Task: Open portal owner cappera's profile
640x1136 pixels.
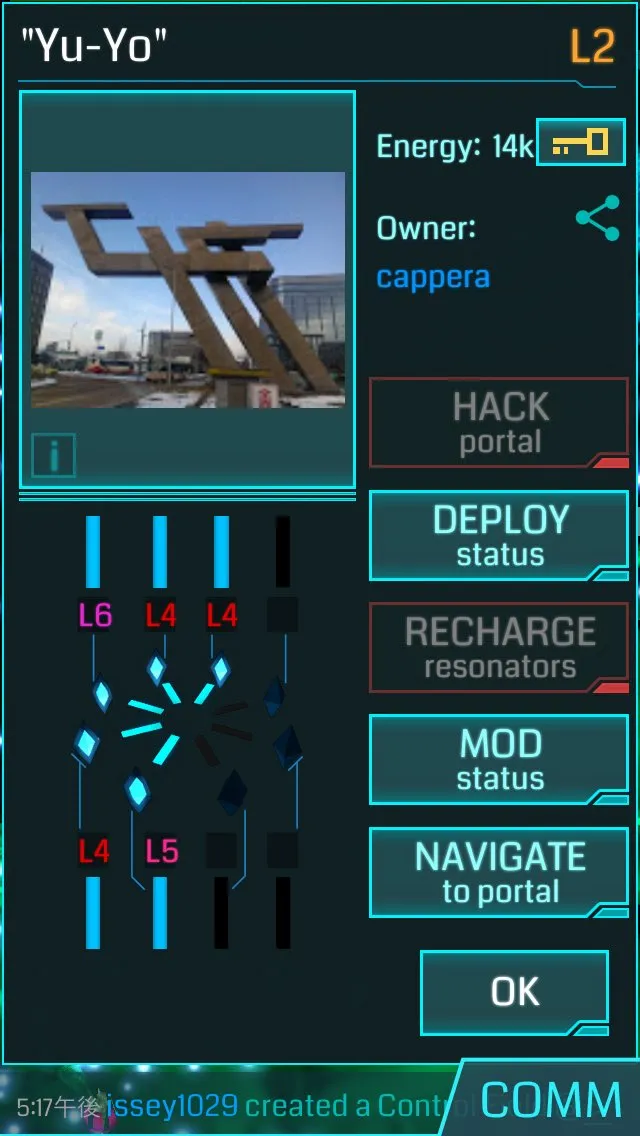Action: tap(433, 277)
